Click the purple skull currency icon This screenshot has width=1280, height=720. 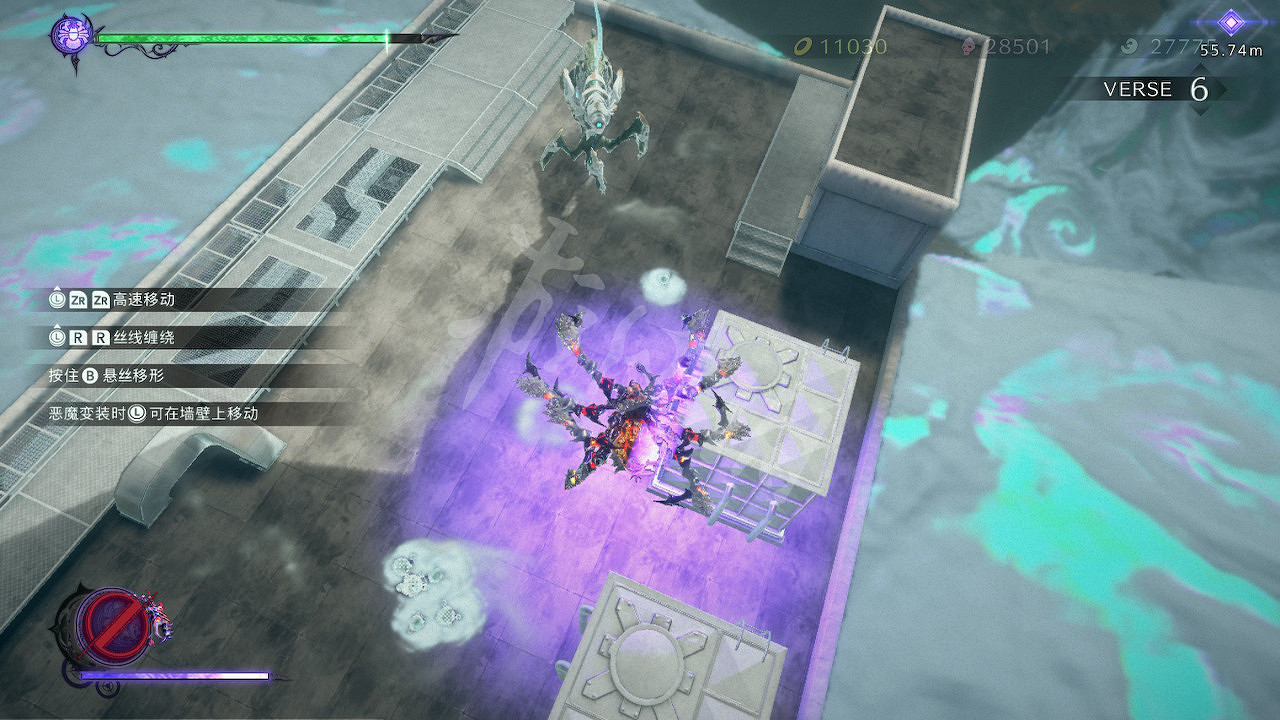[968, 48]
